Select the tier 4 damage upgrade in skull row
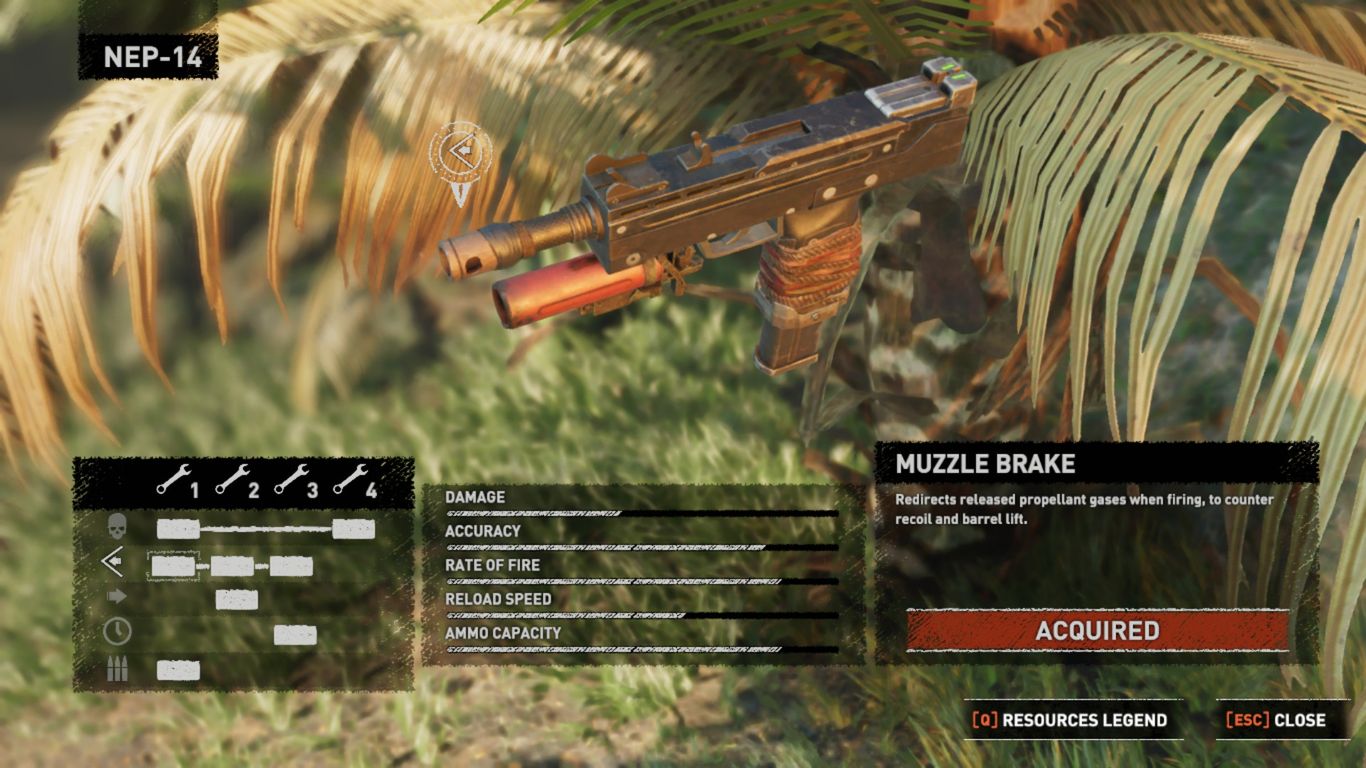This screenshot has width=1366, height=768. (x=354, y=529)
